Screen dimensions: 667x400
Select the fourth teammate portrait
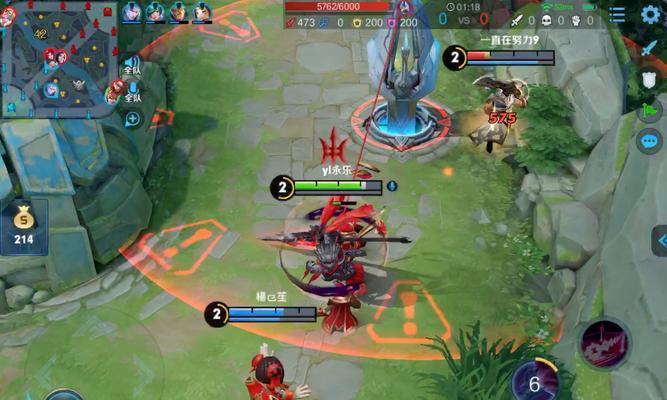(201, 12)
